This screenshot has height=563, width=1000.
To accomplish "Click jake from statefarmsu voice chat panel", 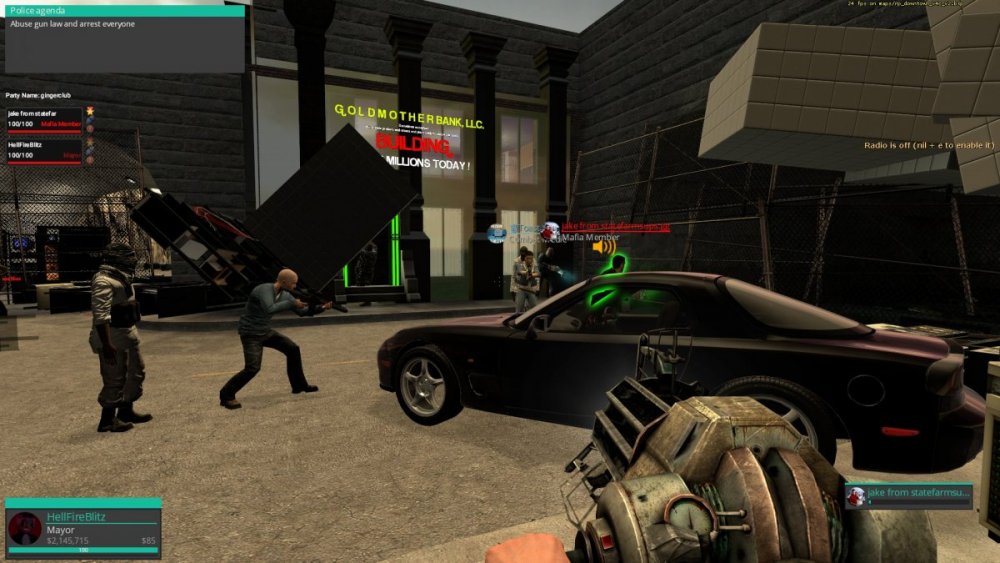I will 908,496.
